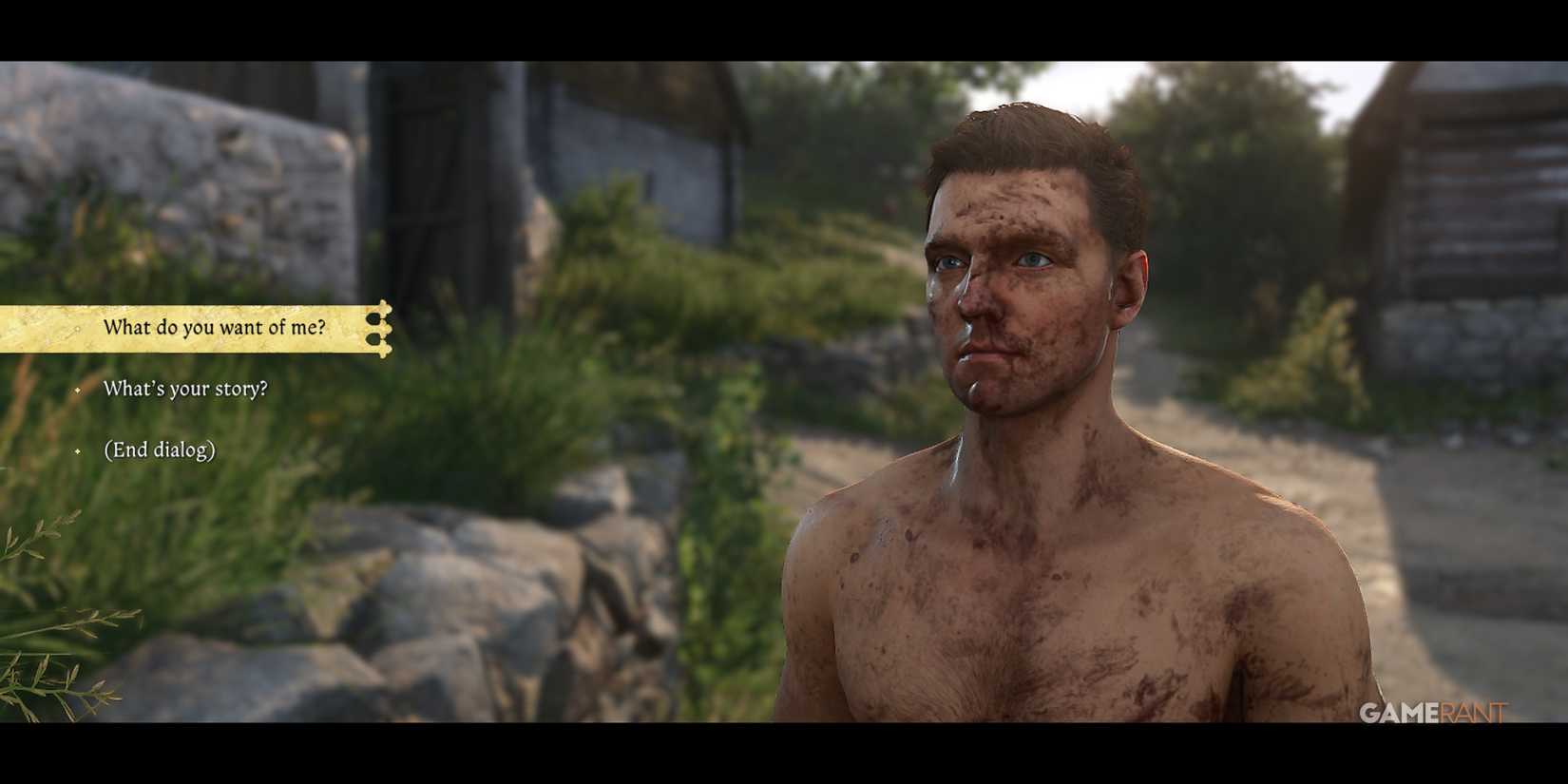The width and height of the screenshot is (1568, 784).
Task: Click the hollow circle marker on the highlighted option
Action: tap(78, 327)
